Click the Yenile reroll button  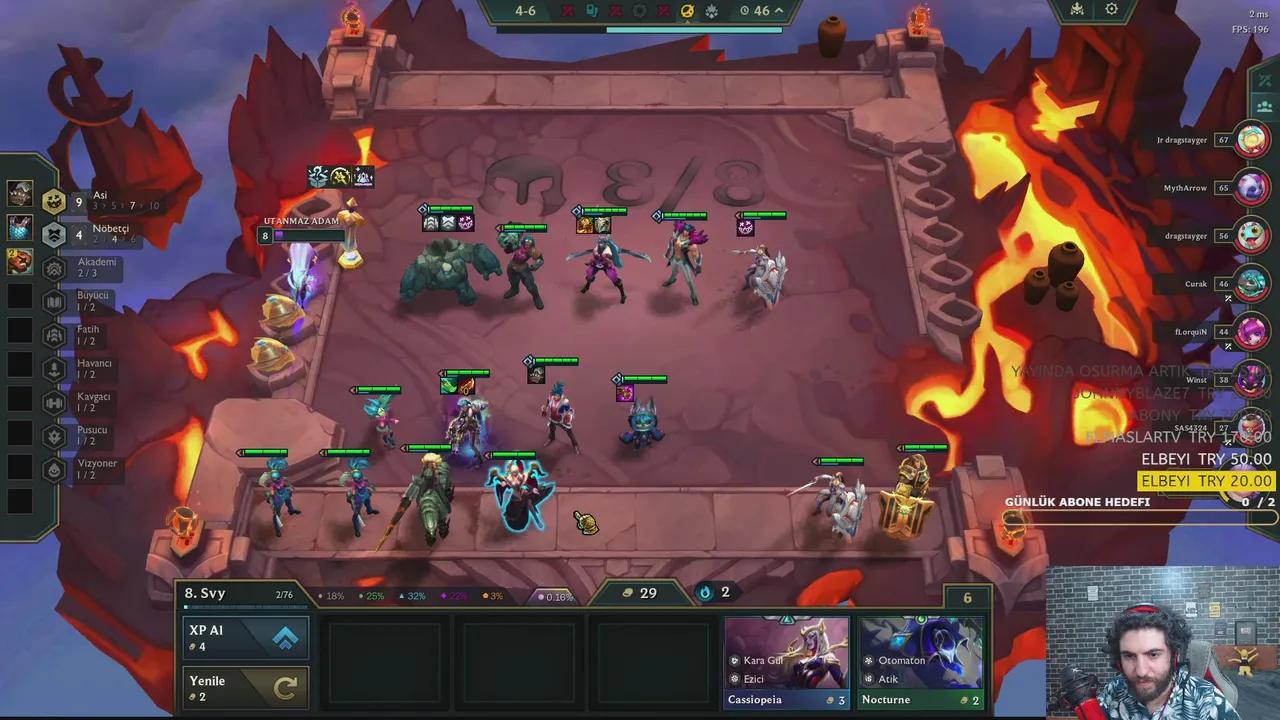pyautogui.click(x=245, y=687)
